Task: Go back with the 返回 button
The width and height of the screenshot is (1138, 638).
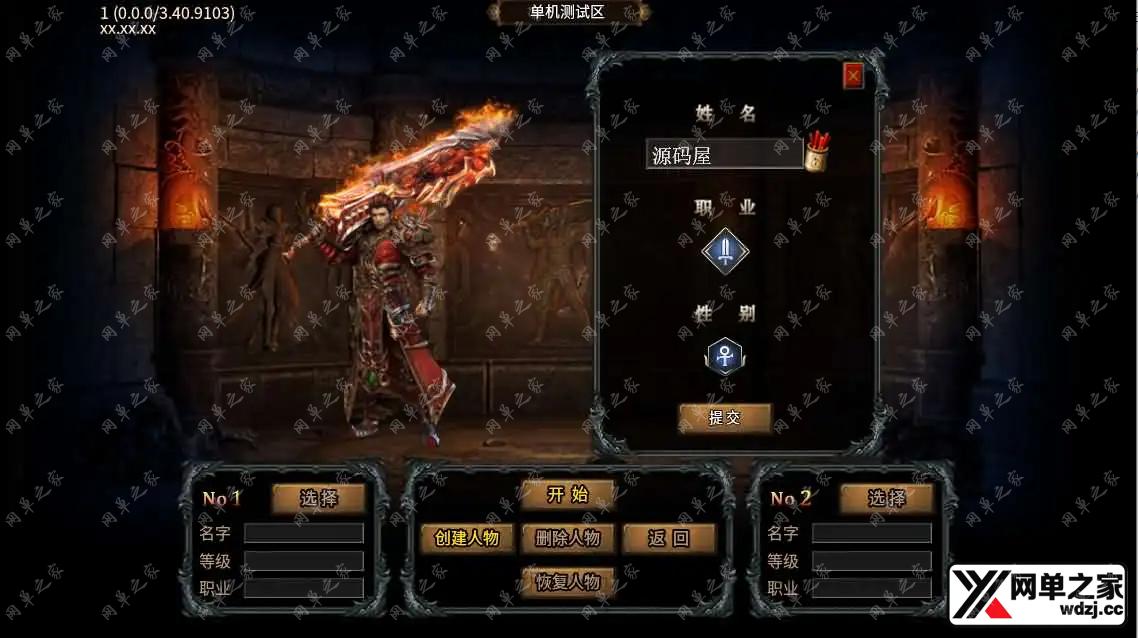Action: 669,538
